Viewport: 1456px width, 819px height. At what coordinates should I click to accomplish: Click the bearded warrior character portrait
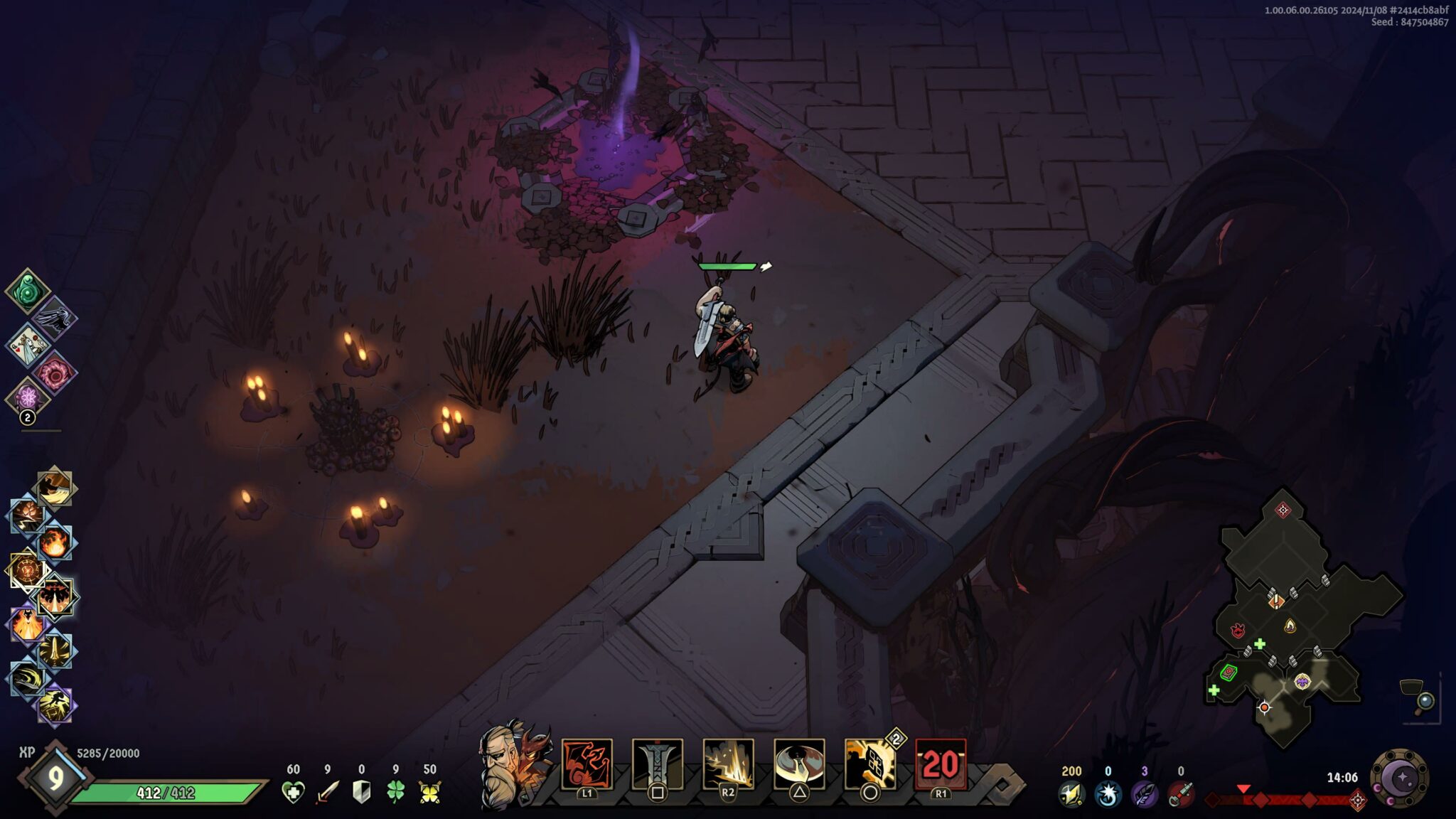coord(502,769)
